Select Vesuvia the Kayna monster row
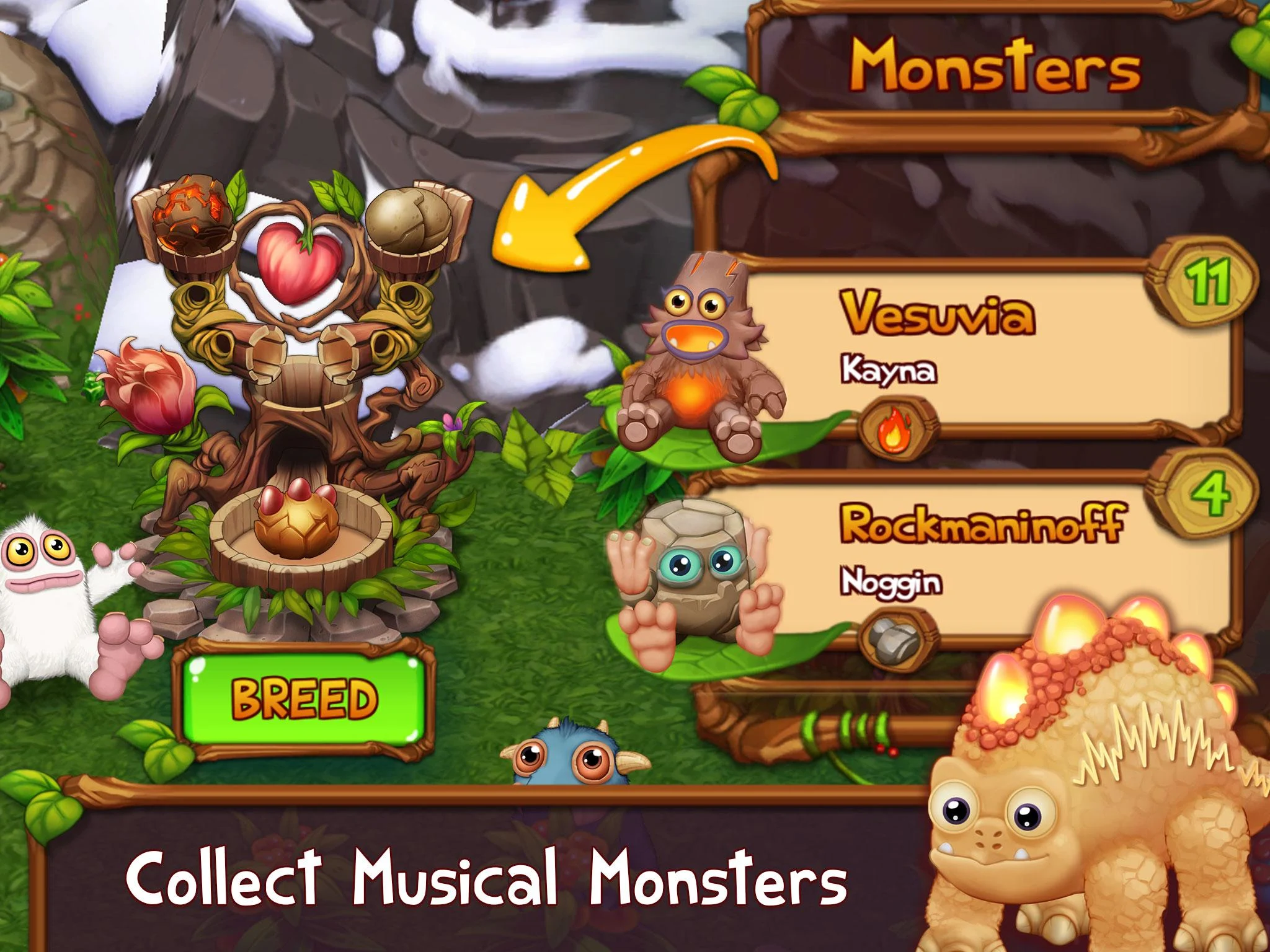This screenshot has width=1270, height=952. tap(980, 347)
